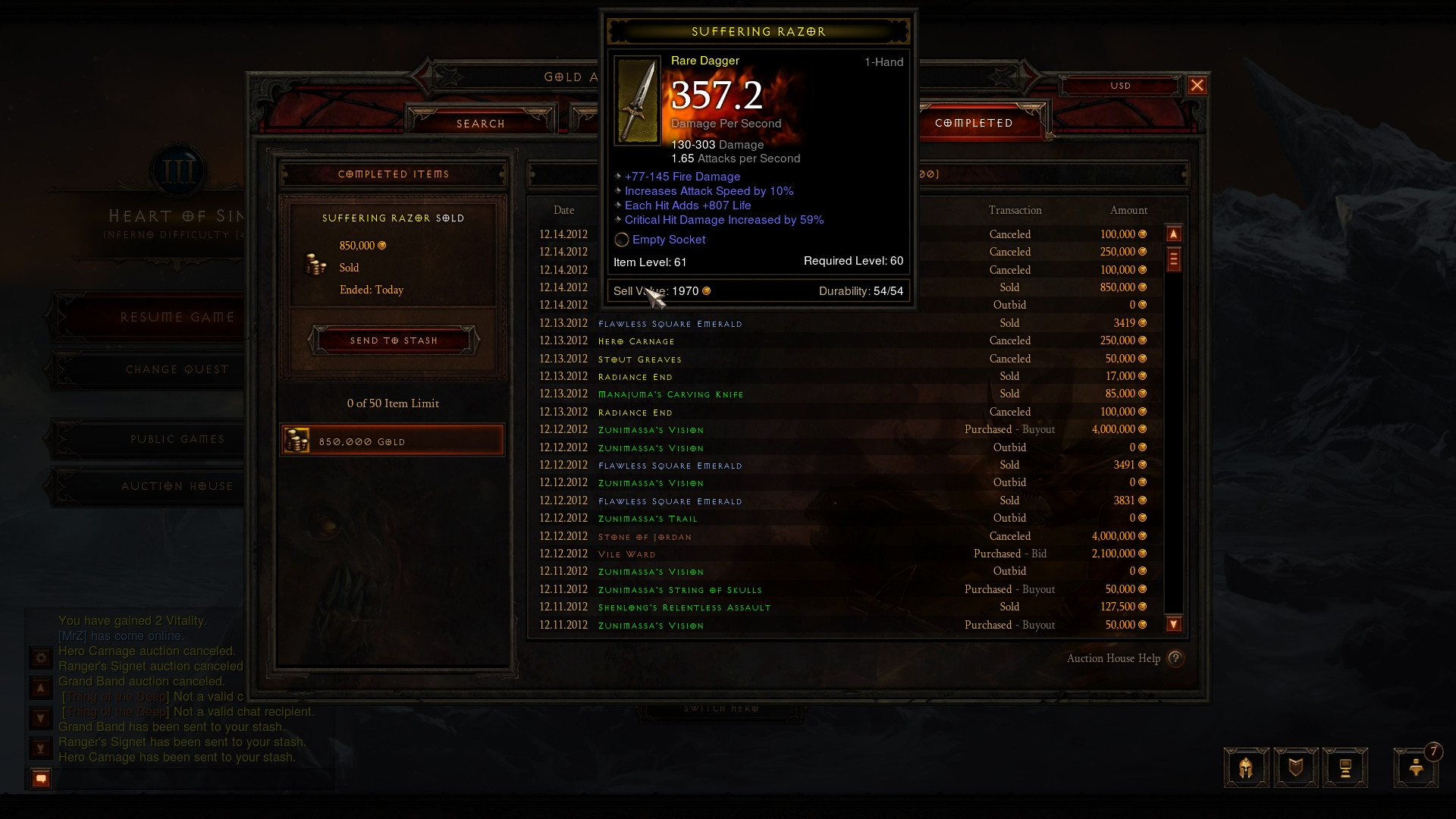Viewport: 1456px width, 819px height.
Task: Switch to the Completed tab
Action: (973, 122)
